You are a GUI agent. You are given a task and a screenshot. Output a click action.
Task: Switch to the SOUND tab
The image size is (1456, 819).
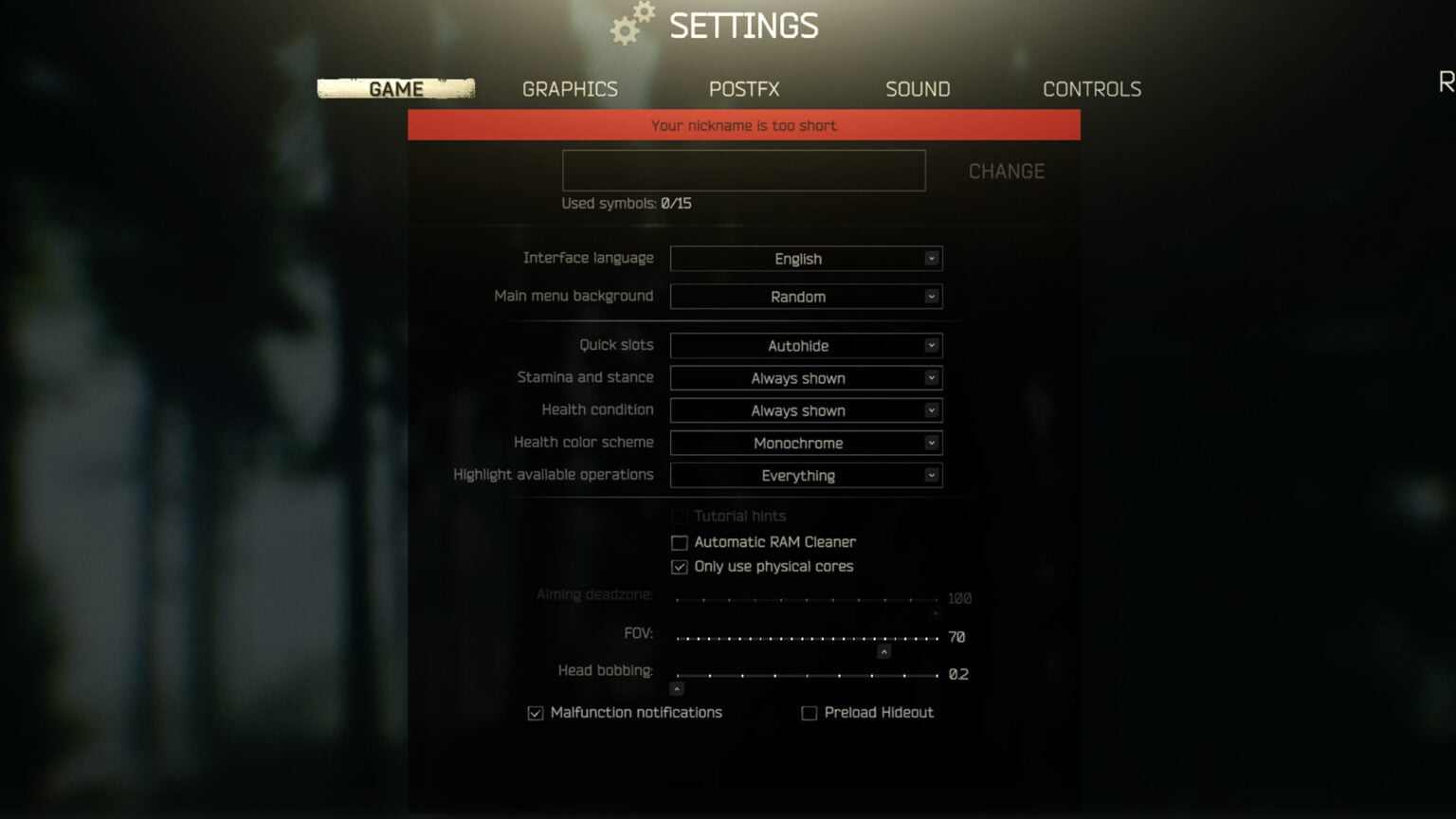[917, 88]
